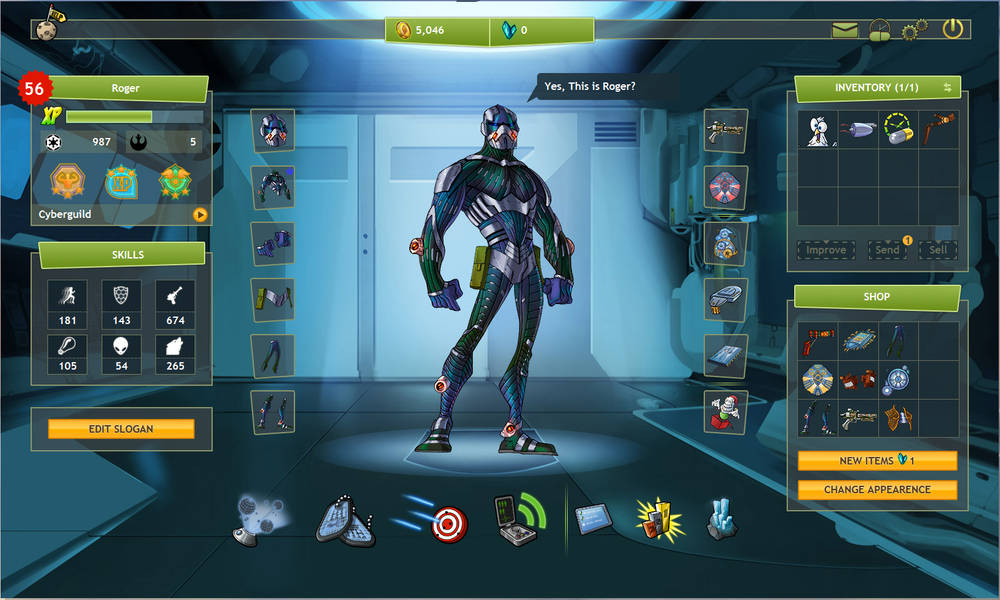Sort inventory with the arrows icon
This screenshot has width=1000, height=600.
pos(947,88)
